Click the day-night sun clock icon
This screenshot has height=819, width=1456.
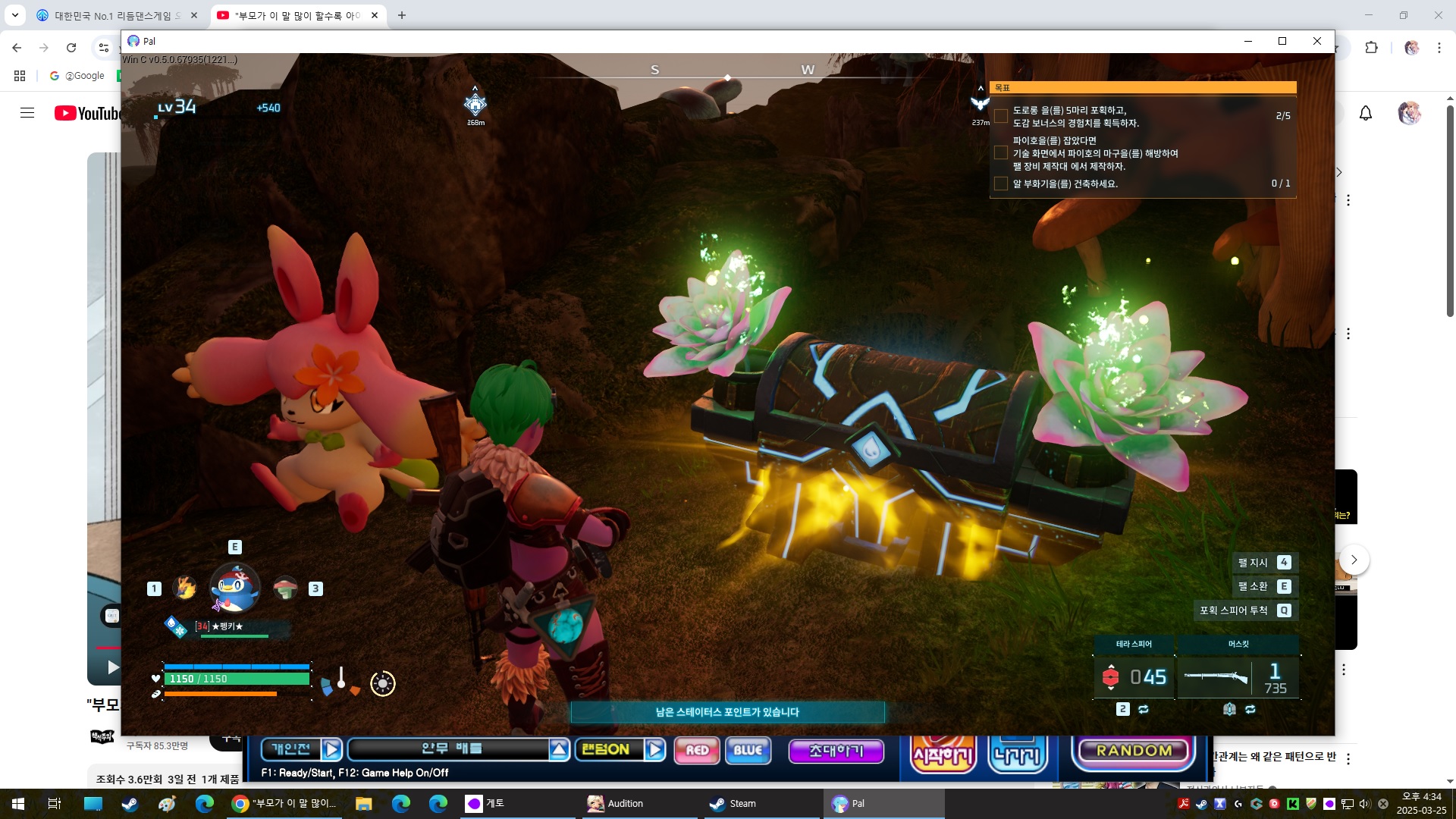(383, 683)
